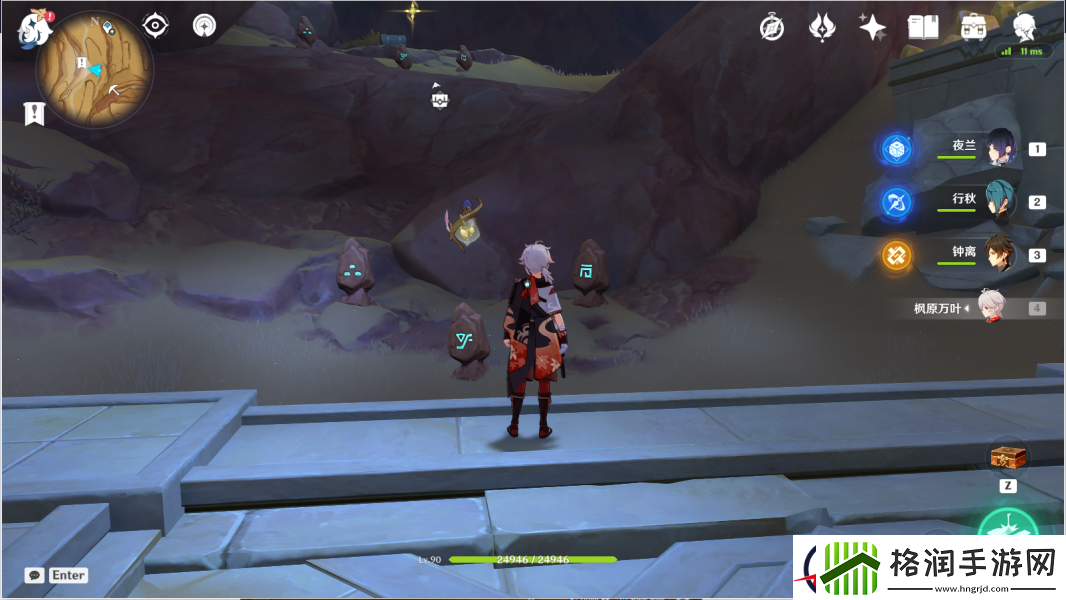Click the round dial icon beside Elemental Sight
This screenshot has width=1066, height=600.
(204, 25)
